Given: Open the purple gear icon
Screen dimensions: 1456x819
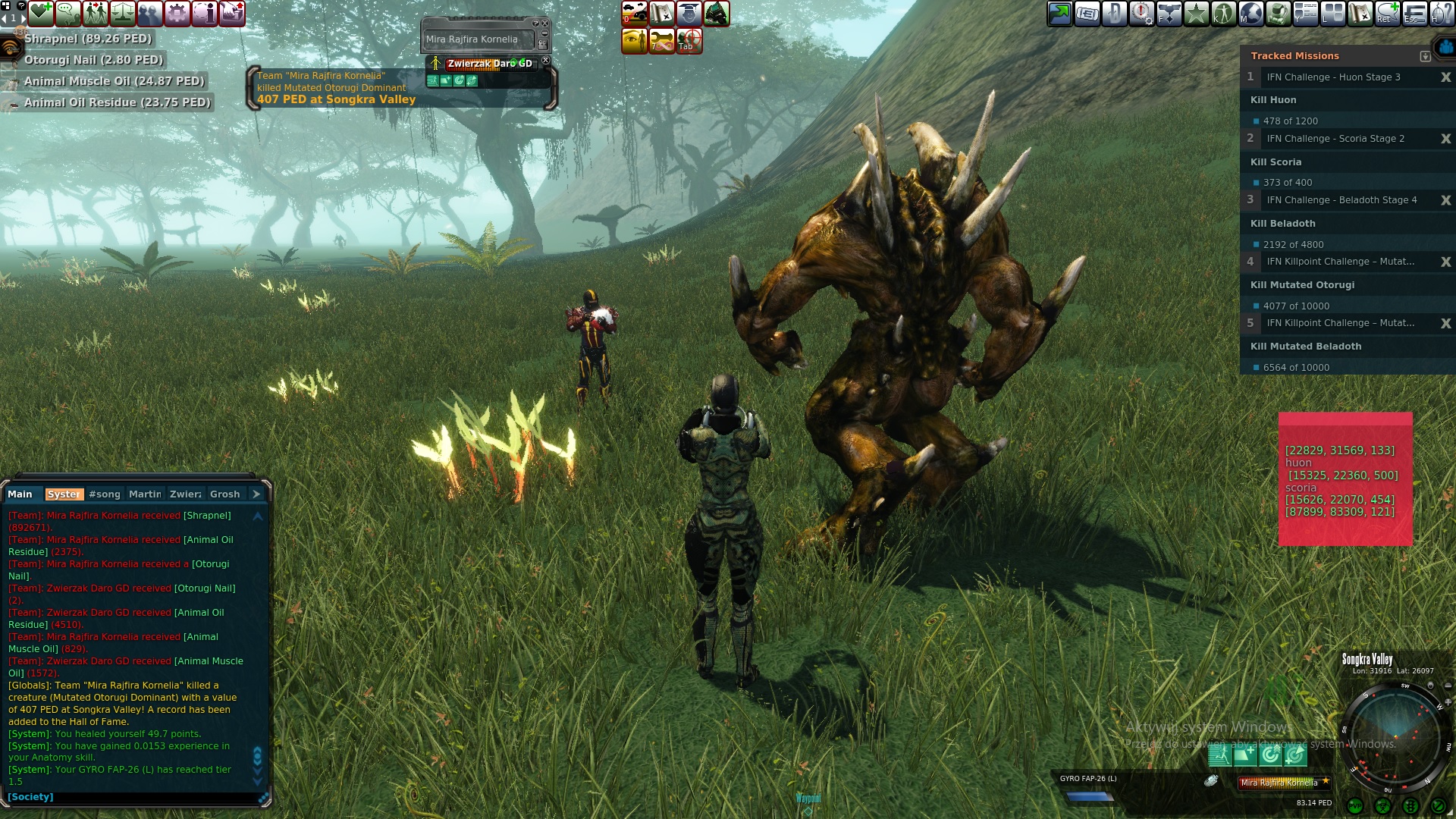Looking at the screenshot, I should tap(177, 14).
